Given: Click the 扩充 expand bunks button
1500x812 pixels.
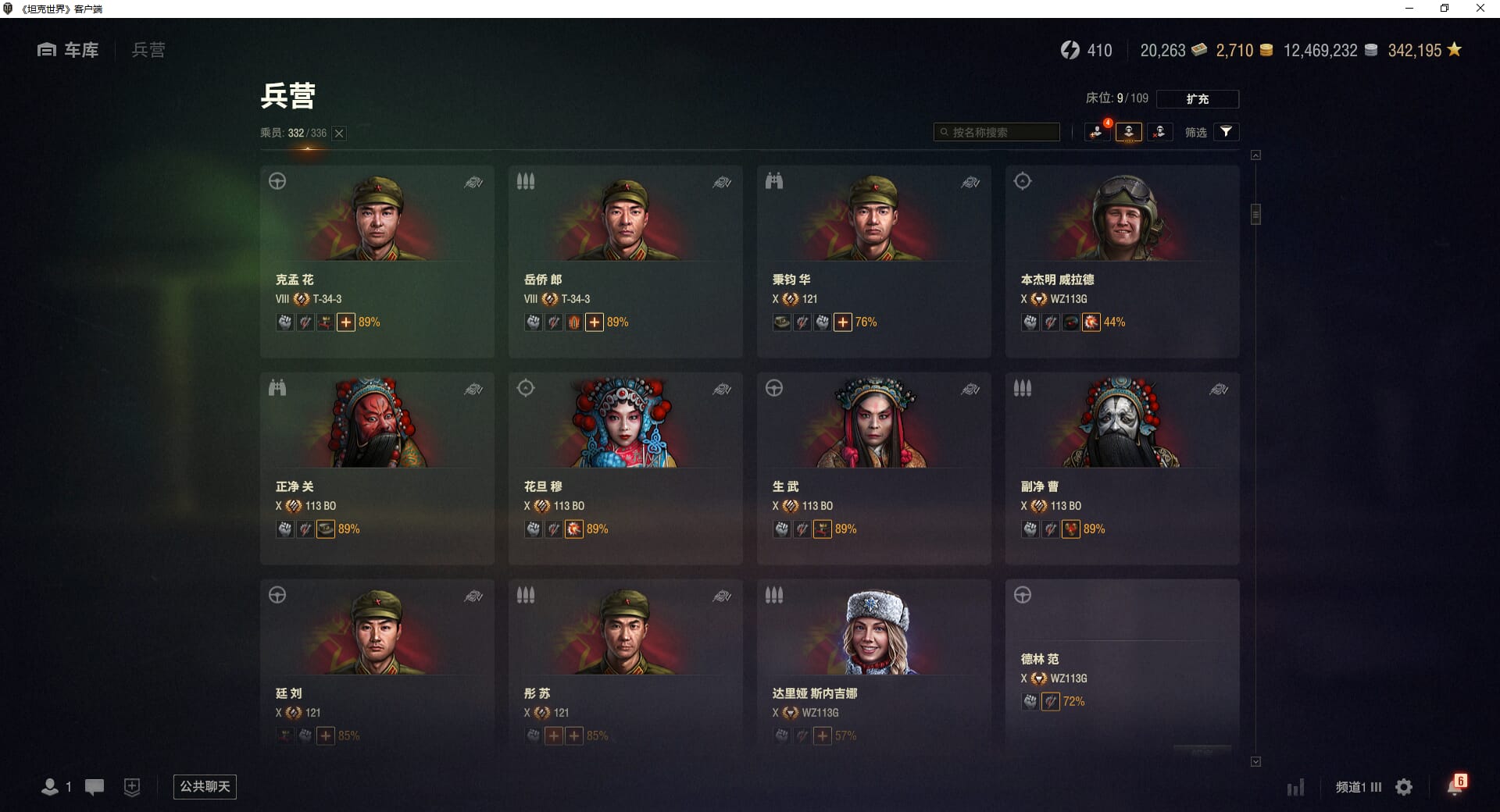Looking at the screenshot, I should point(1197,99).
